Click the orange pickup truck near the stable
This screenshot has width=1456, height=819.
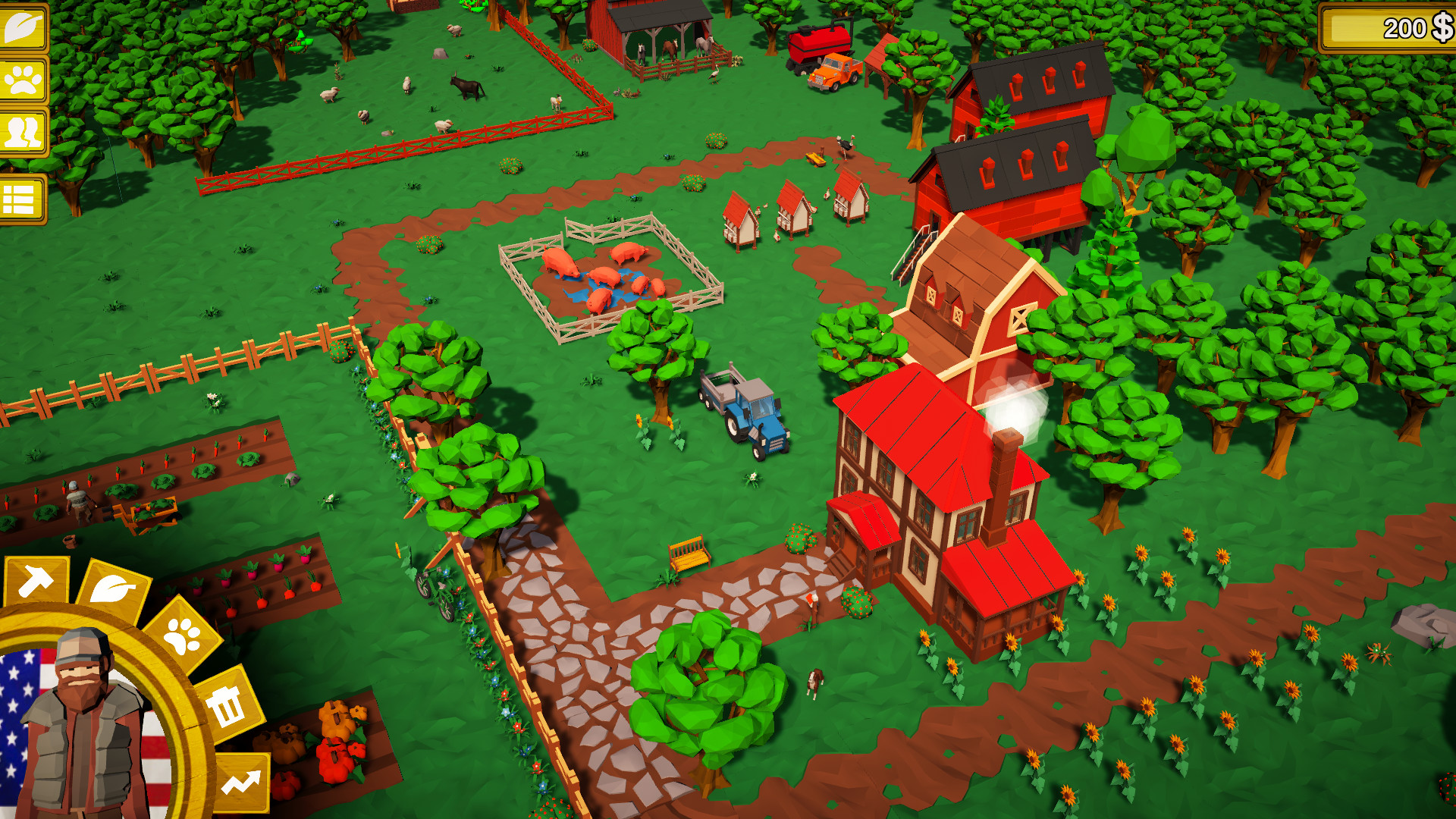[834, 72]
